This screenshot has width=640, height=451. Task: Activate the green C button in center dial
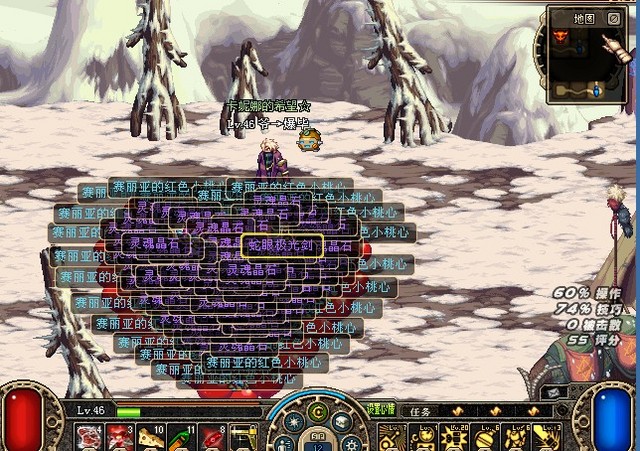click(319, 410)
